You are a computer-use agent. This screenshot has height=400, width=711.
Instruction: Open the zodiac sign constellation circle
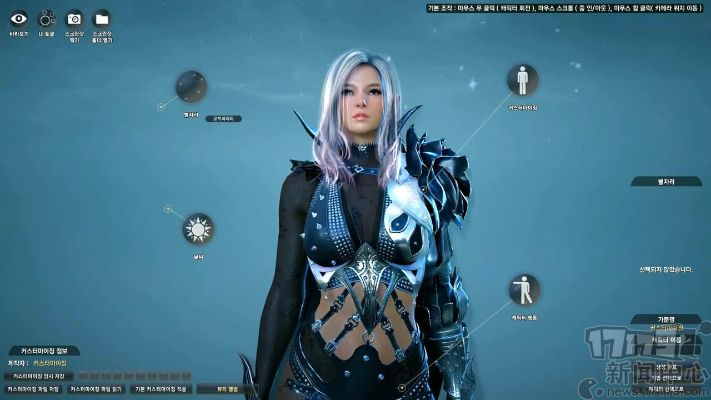click(190, 87)
